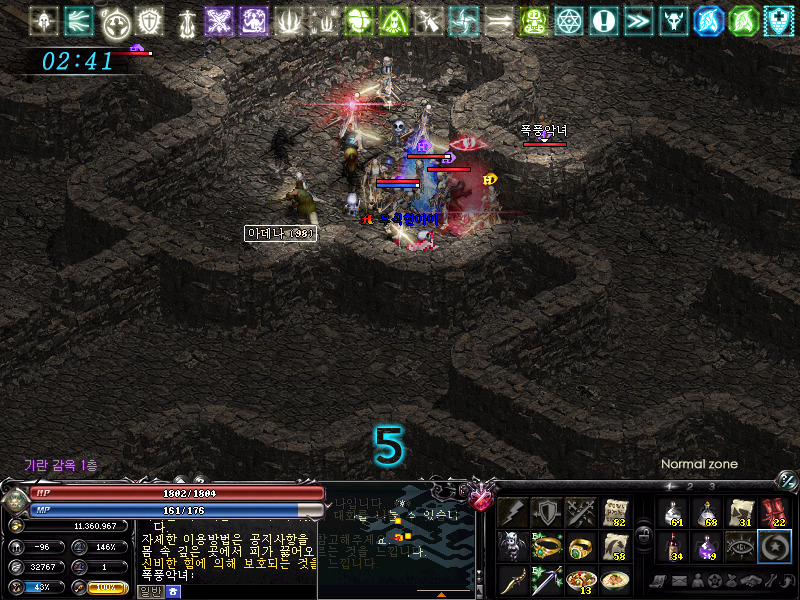Use the scroll stack numbered 58
Screen dimensions: 800x600
pos(615,547)
